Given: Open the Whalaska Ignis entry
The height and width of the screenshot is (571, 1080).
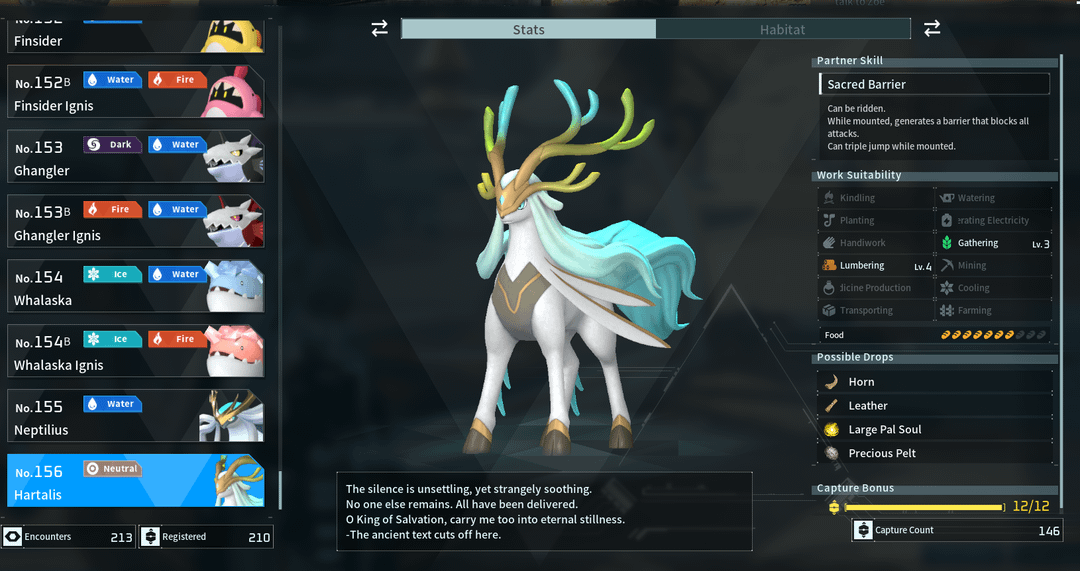Looking at the screenshot, I should (x=136, y=352).
